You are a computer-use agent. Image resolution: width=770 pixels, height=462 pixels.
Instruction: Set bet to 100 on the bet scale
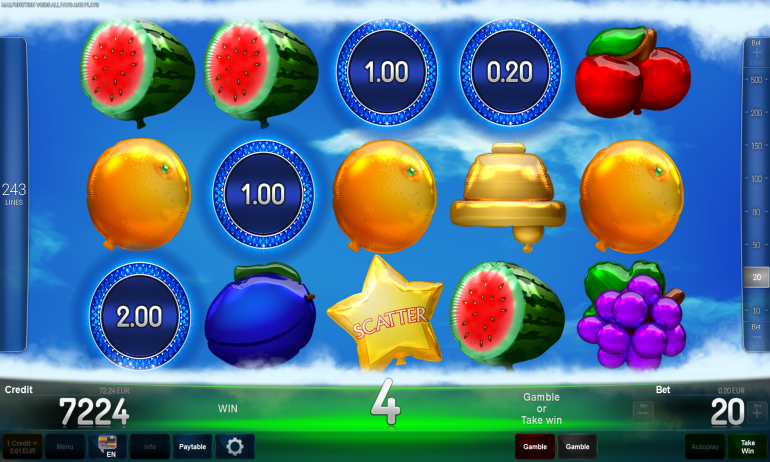click(756, 178)
